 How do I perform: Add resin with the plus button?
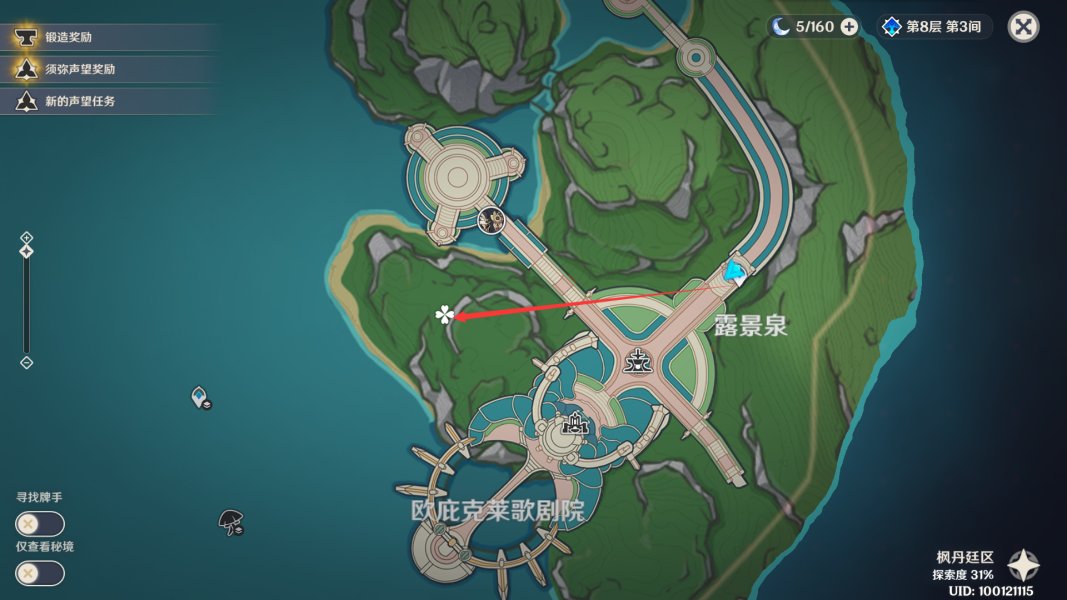click(x=849, y=27)
